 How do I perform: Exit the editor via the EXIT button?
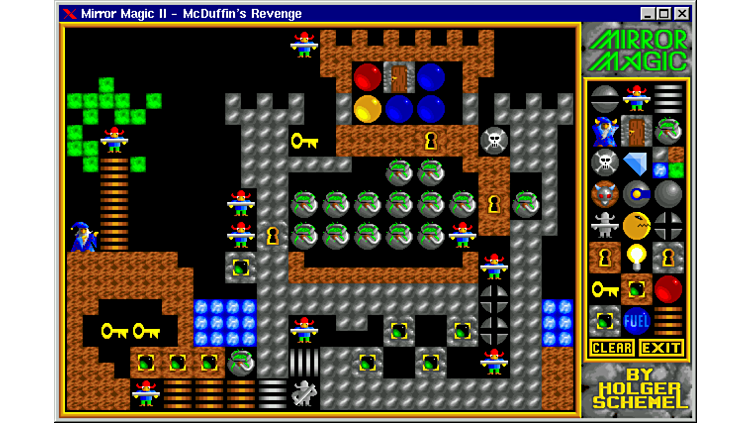[661, 348]
